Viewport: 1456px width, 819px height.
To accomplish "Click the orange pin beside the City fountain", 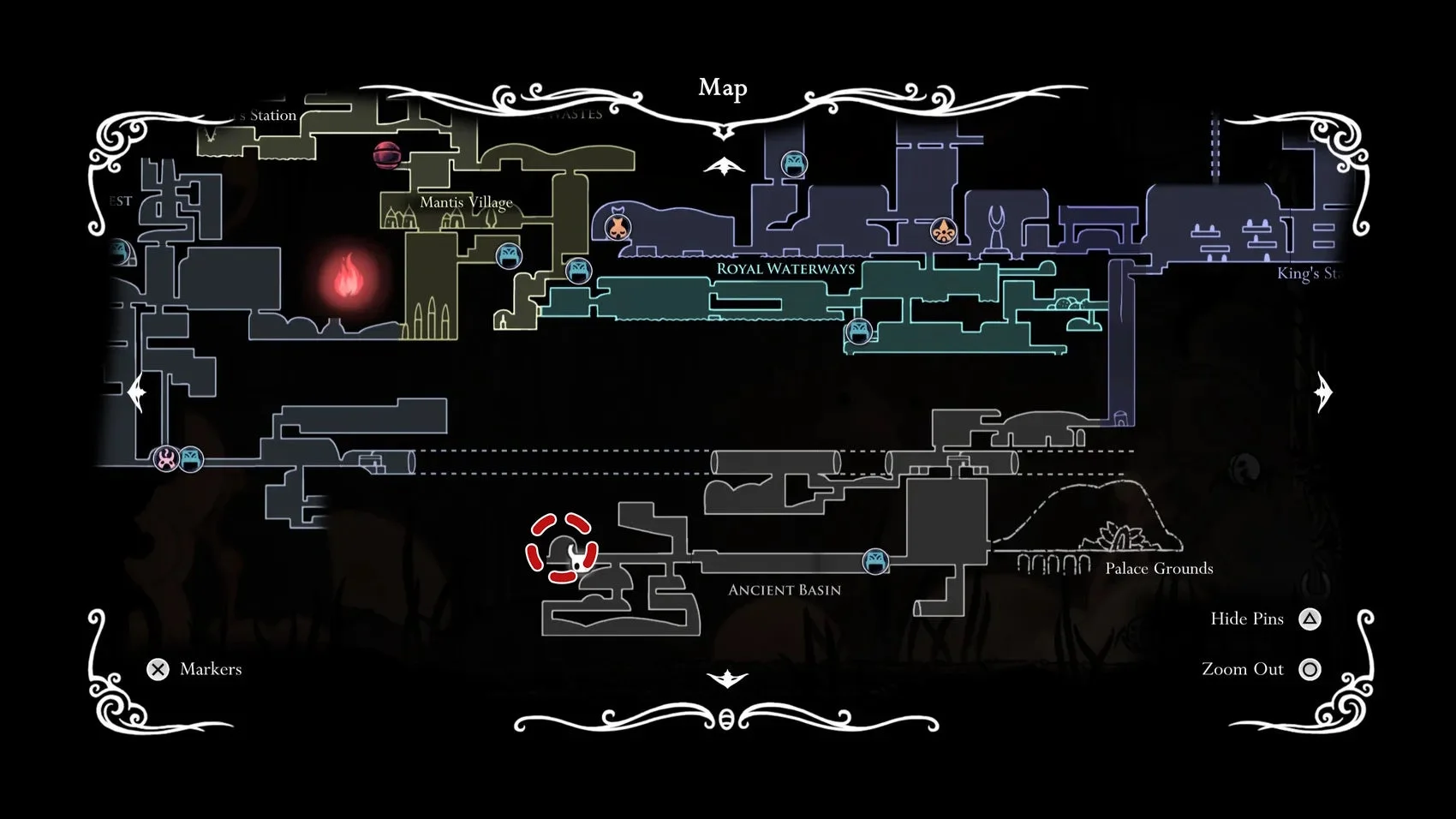I will click(x=942, y=230).
